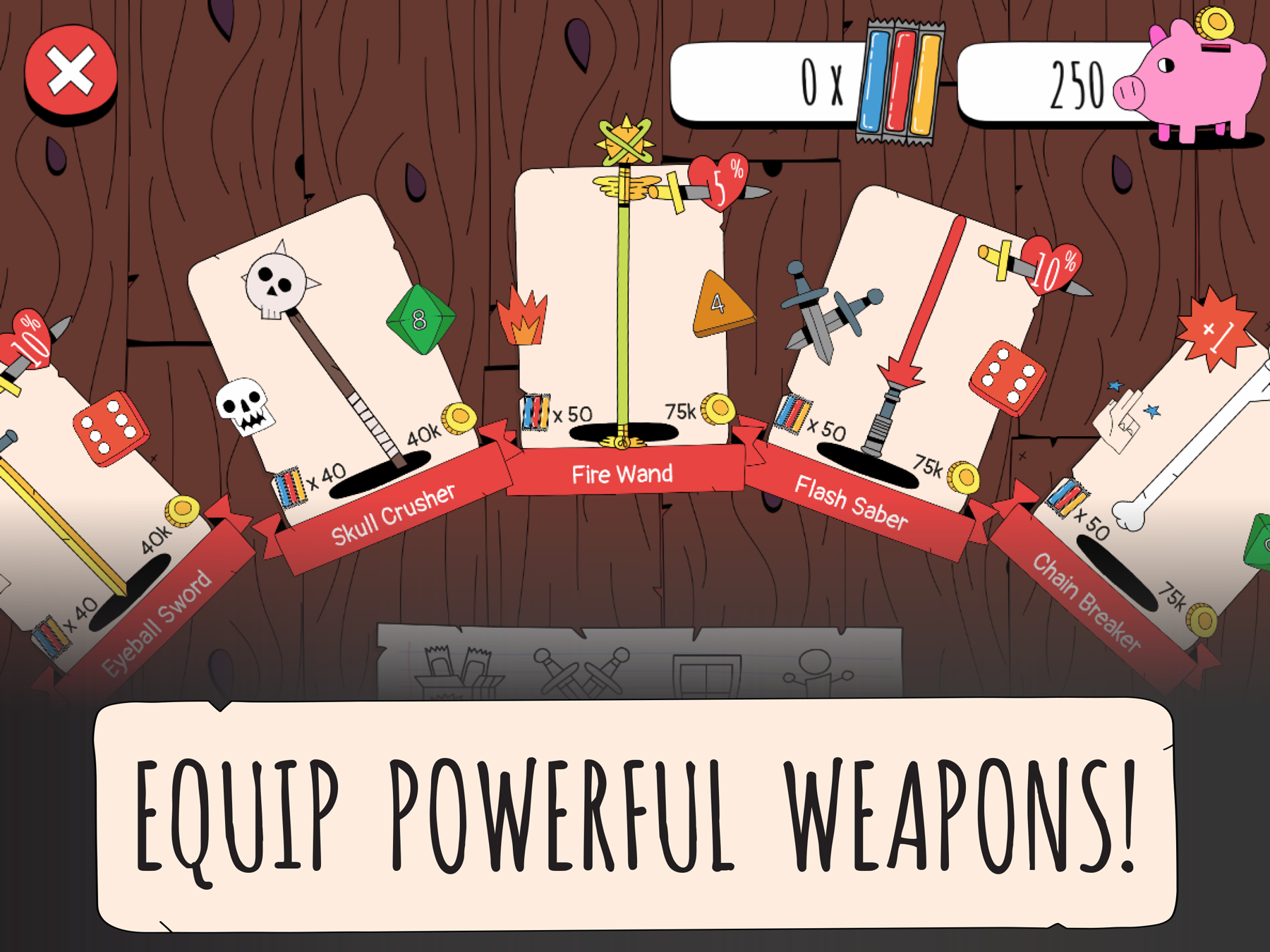Select the Fire Wand weapon card
The height and width of the screenshot is (952, 1270).
[621, 303]
